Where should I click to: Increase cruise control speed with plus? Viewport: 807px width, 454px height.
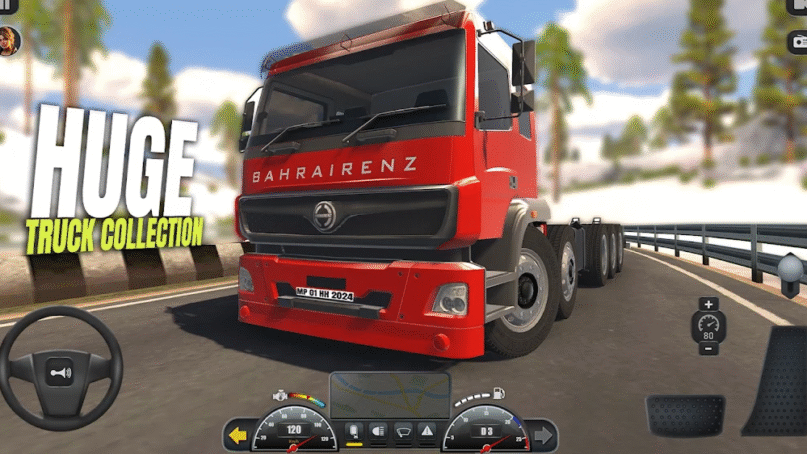click(x=709, y=304)
